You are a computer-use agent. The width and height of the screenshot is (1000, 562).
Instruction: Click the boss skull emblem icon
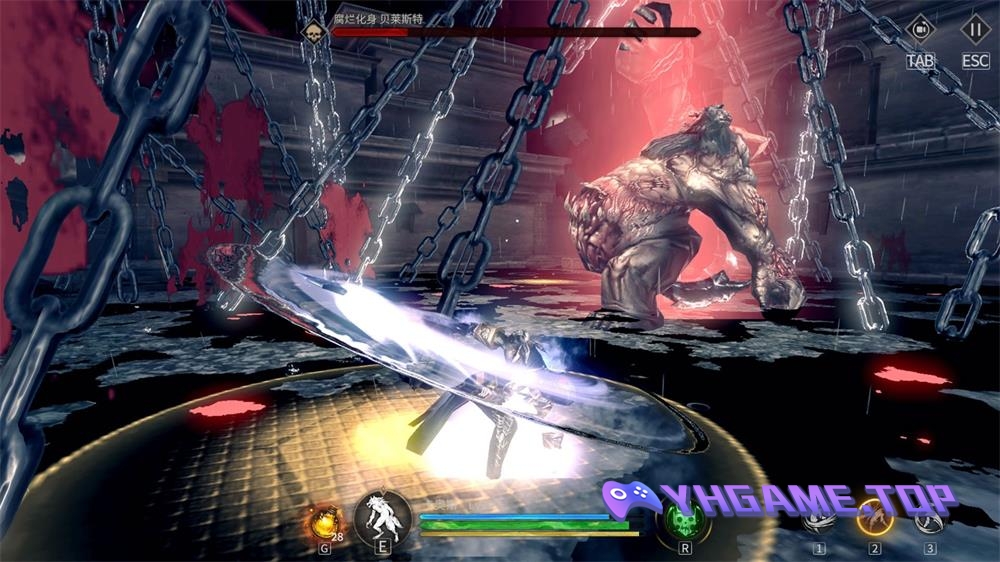pyautogui.click(x=316, y=31)
